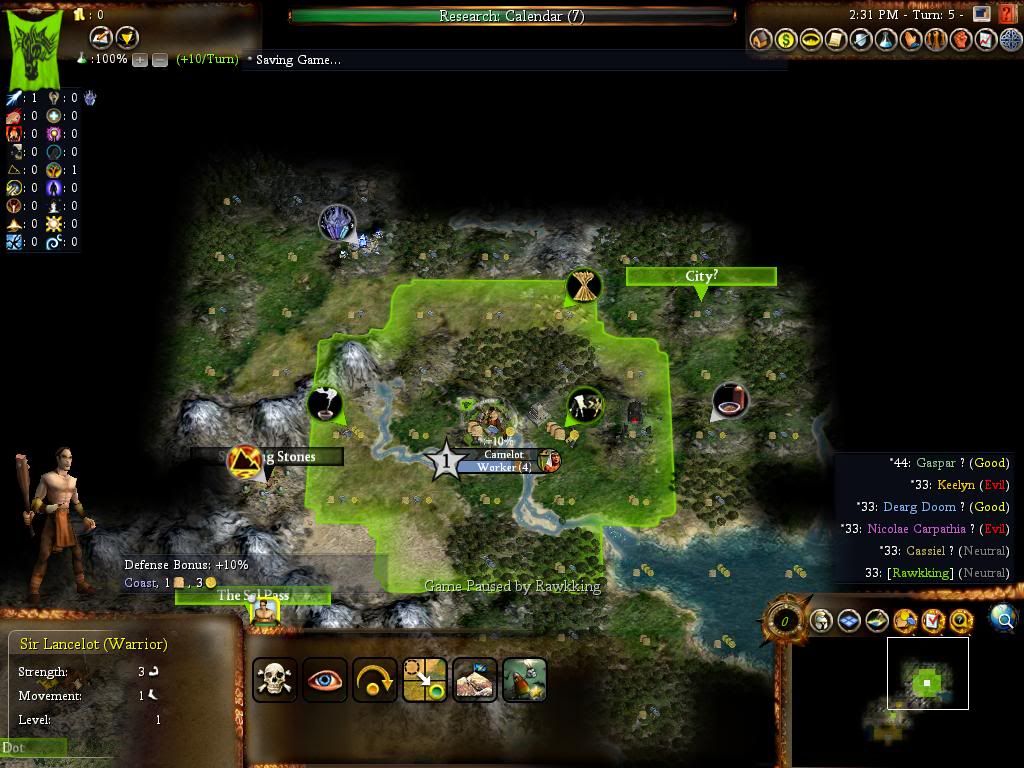Open the finance advisor dollar icon
The image size is (1024, 768).
[x=786, y=40]
